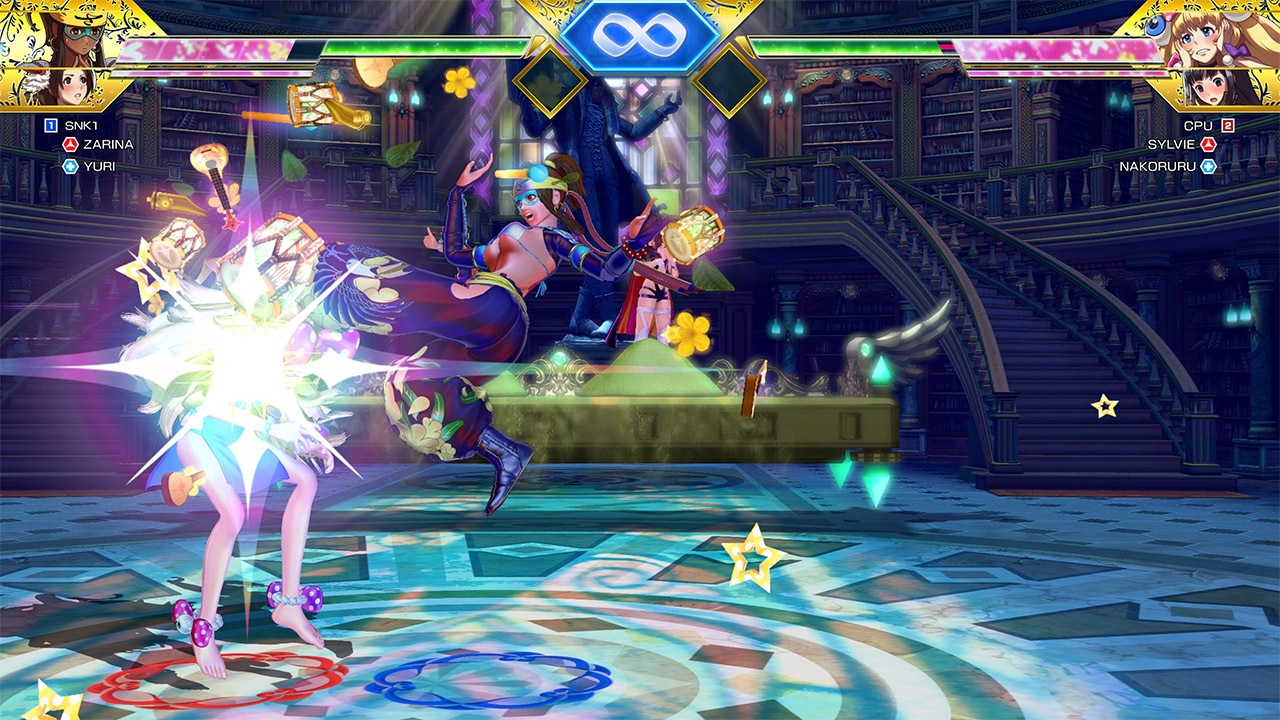Viewport: 1280px width, 720px height.
Task: Select Zarina's red team emblem icon
Action: point(70,143)
